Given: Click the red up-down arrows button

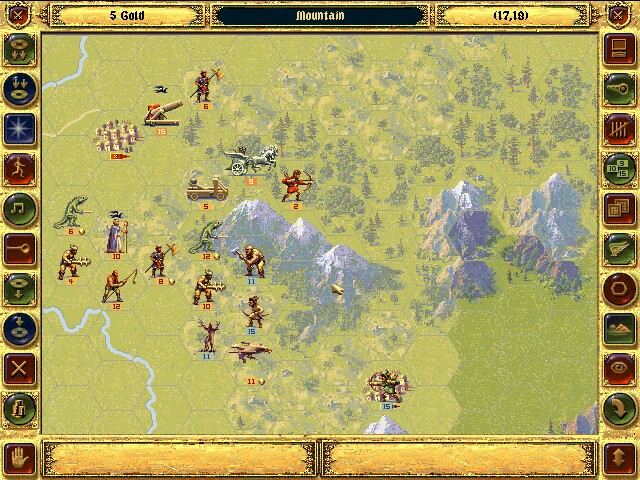Looking at the screenshot, I should point(618,458).
